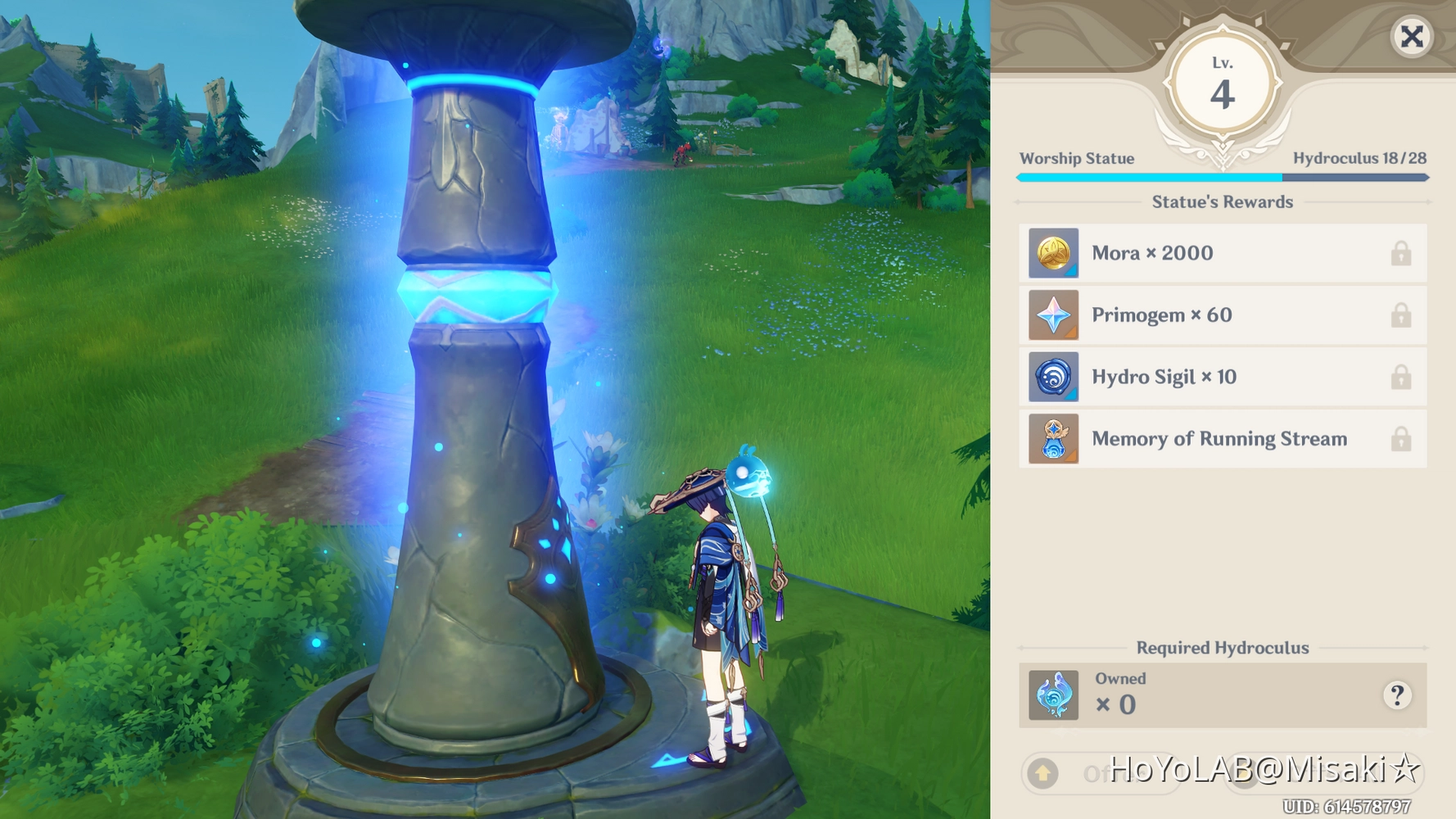Expand the Statue's Rewards header

pyautogui.click(x=1223, y=202)
